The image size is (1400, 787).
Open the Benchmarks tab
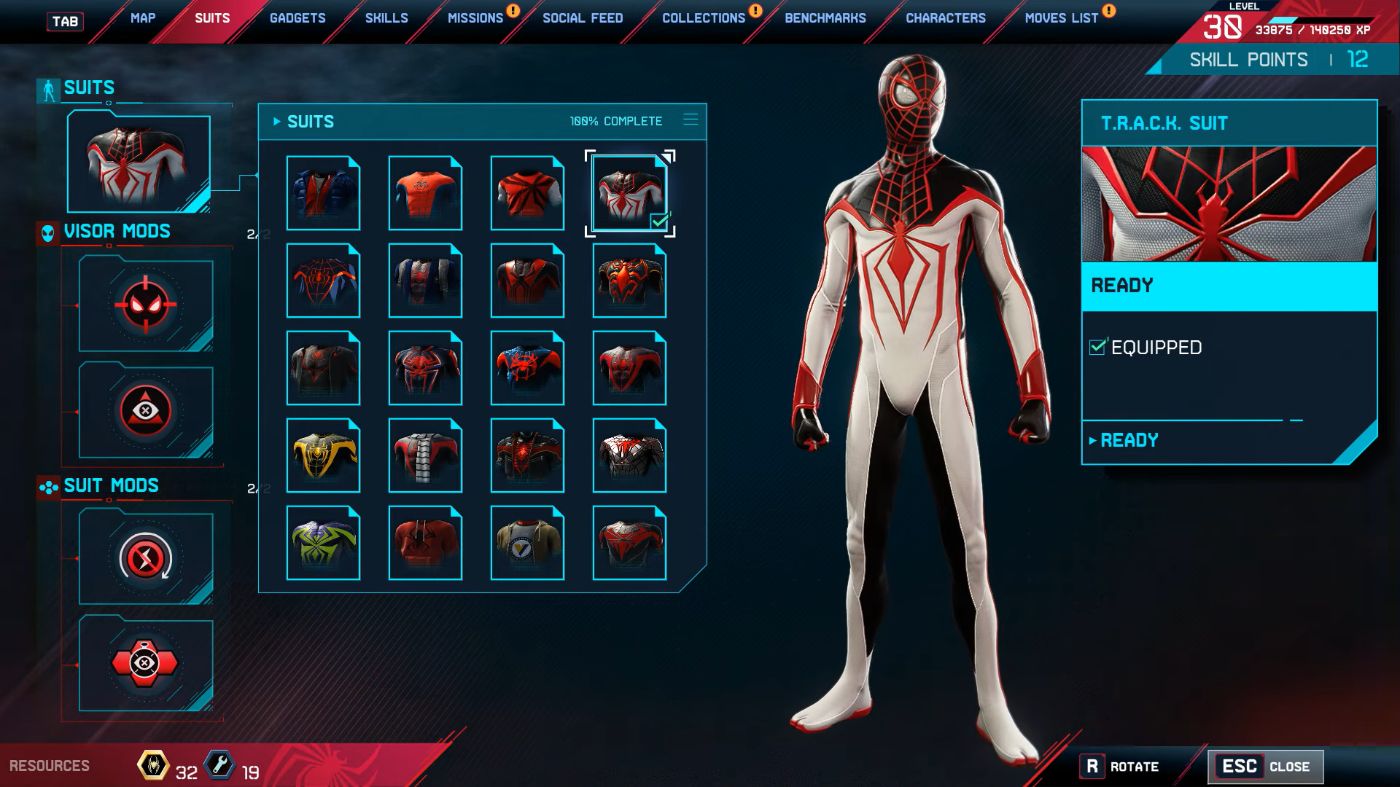click(x=825, y=18)
